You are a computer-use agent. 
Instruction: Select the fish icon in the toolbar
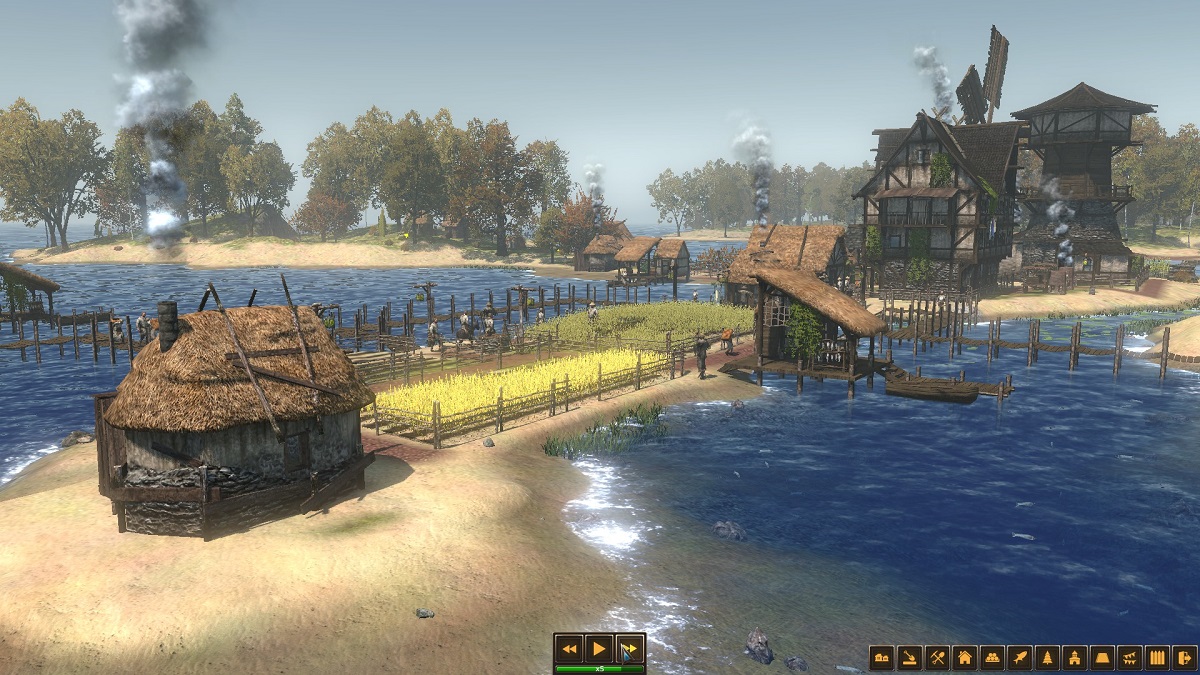pyautogui.click(x=1019, y=657)
